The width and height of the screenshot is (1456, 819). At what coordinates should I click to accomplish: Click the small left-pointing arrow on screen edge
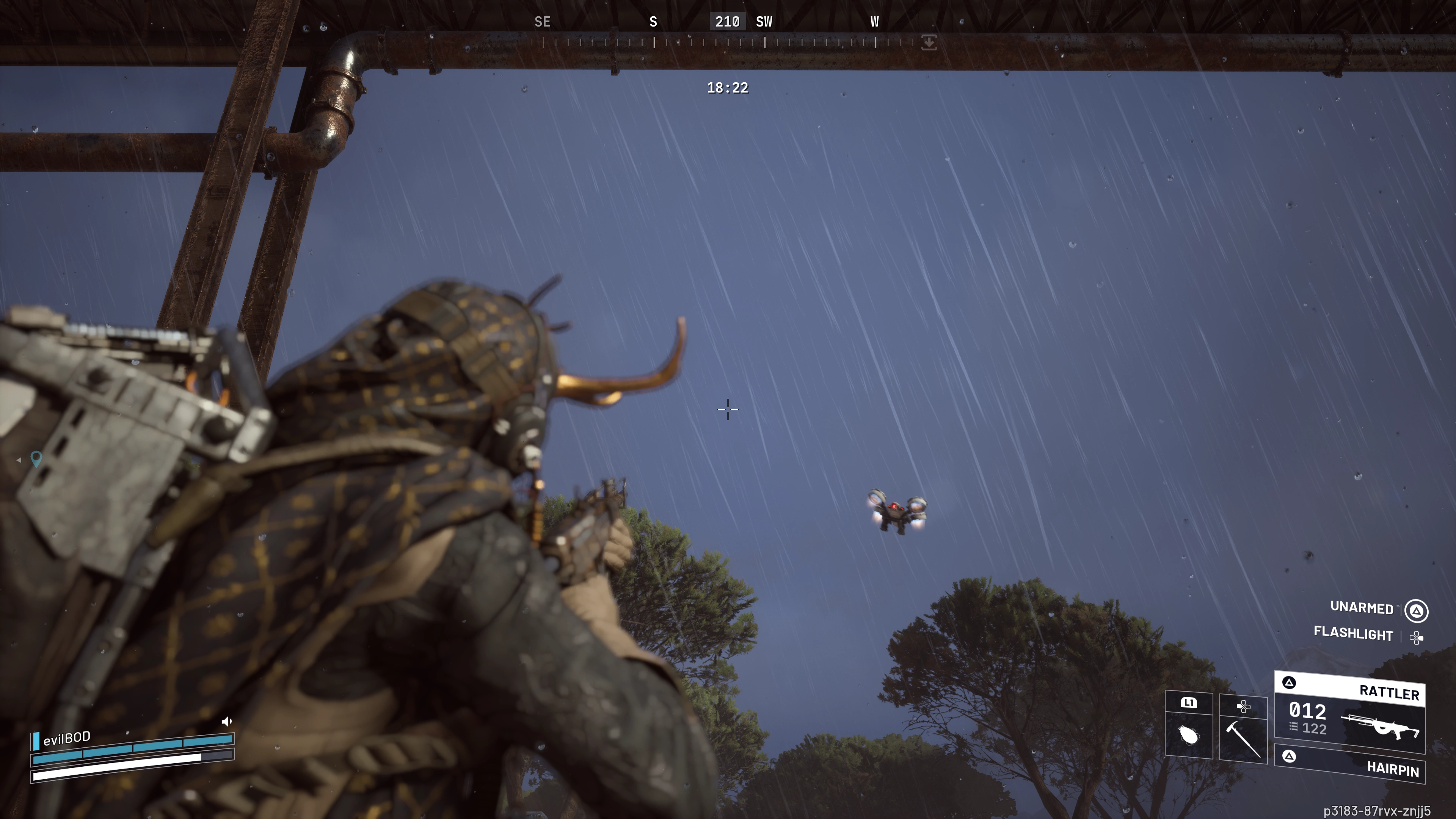19,460
